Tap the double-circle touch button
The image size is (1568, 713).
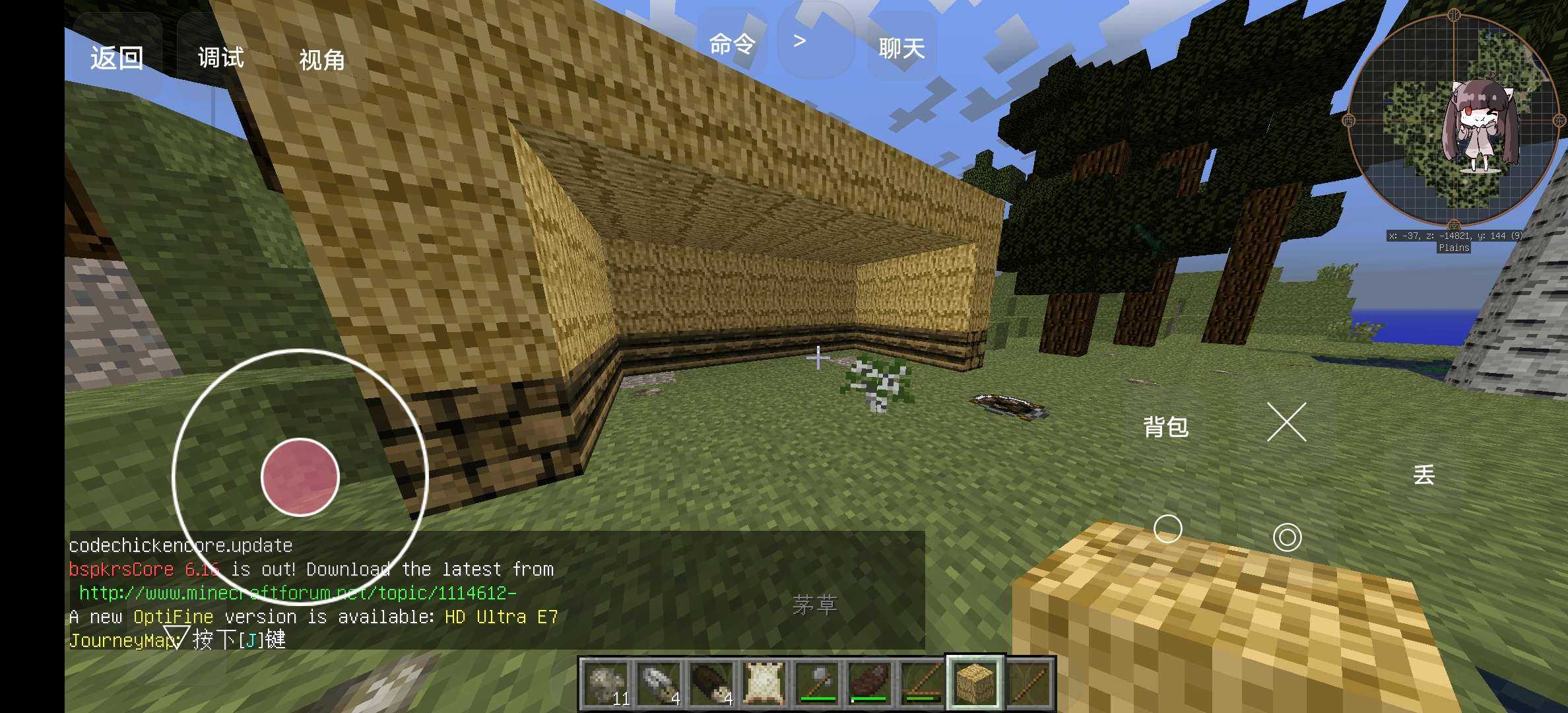point(1287,537)
